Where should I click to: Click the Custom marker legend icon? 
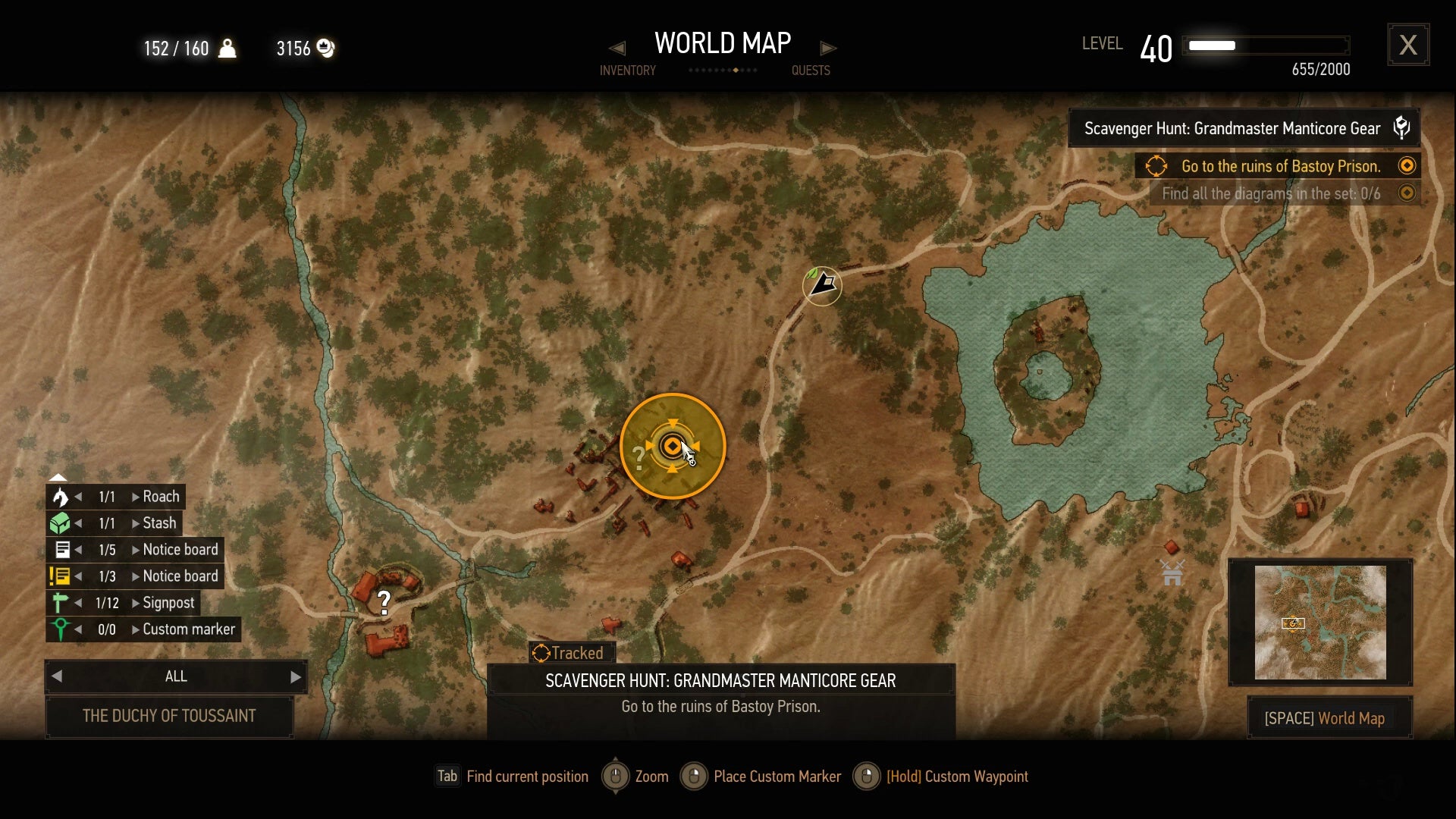click(62, 629)
